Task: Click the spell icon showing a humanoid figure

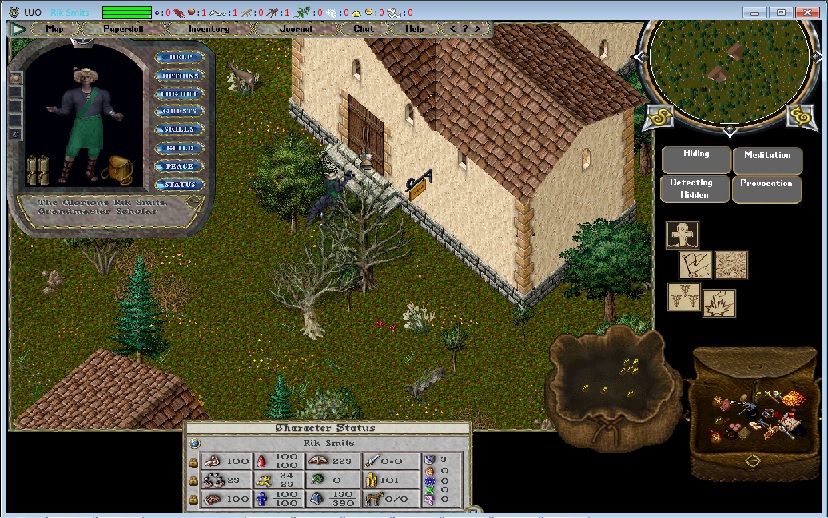Action: tap(682, 235)
